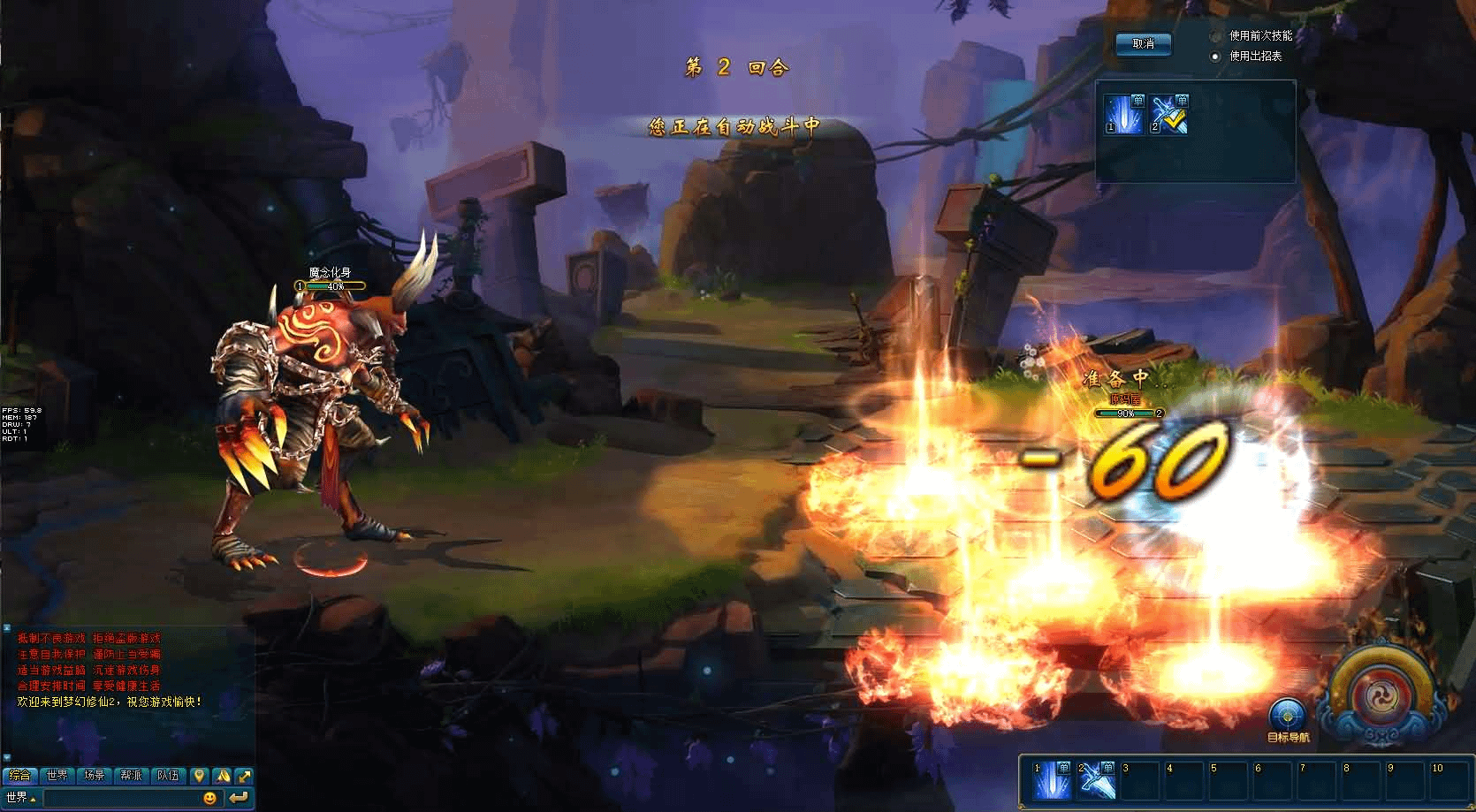This screenshot has height=812, width=1476.
Task: Activate hotbar slot 1 light beam skill
Action: pyautogui.click(x=1053, y=779)
